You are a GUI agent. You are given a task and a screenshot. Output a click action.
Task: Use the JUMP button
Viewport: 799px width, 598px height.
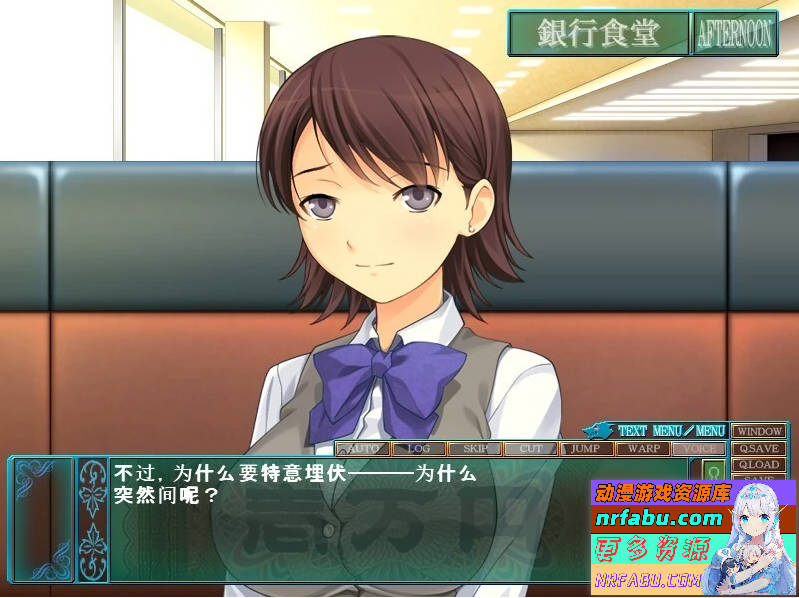[x=586, y=449]
